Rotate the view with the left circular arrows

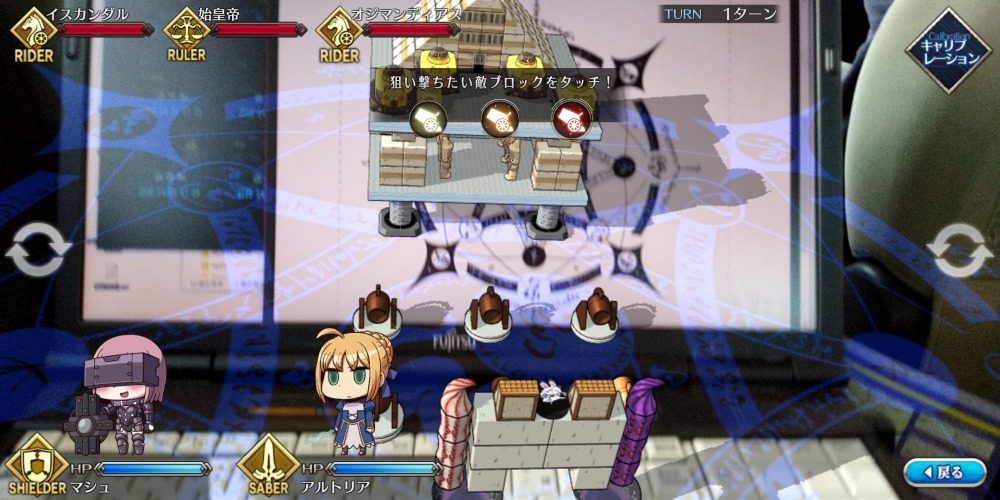38,250
